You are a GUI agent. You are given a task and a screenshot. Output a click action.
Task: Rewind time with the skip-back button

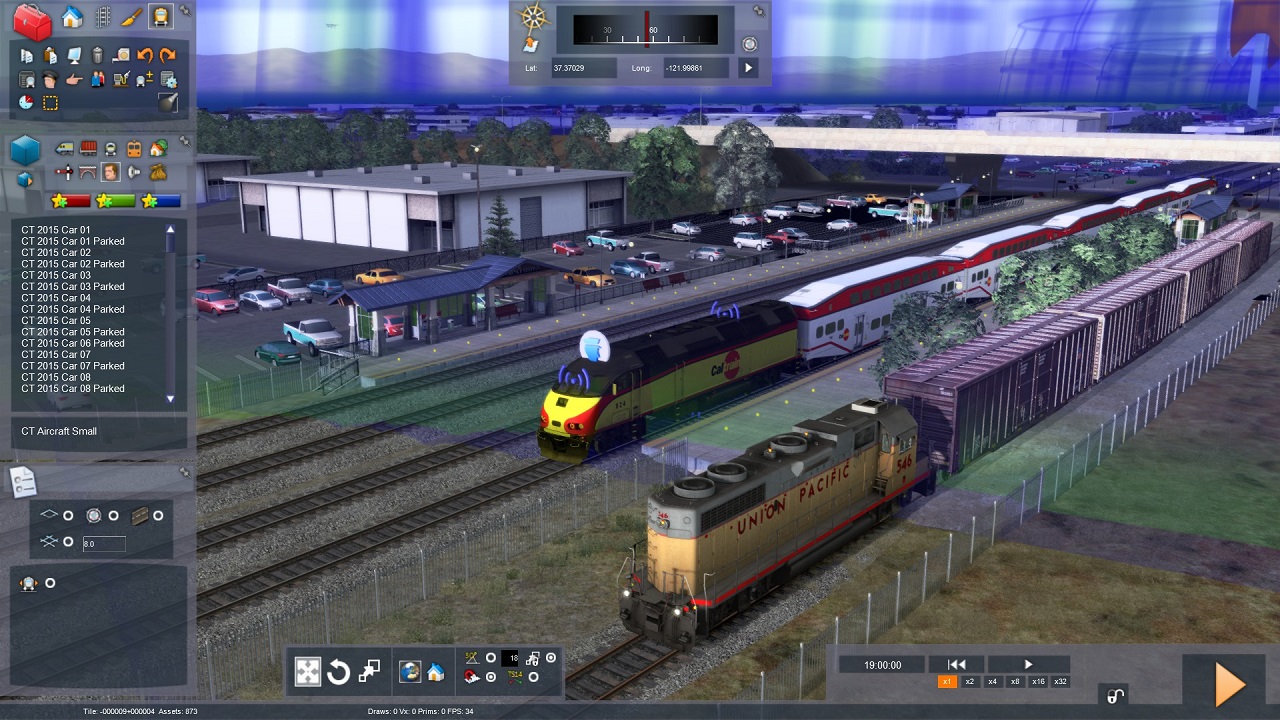point(956,664)
